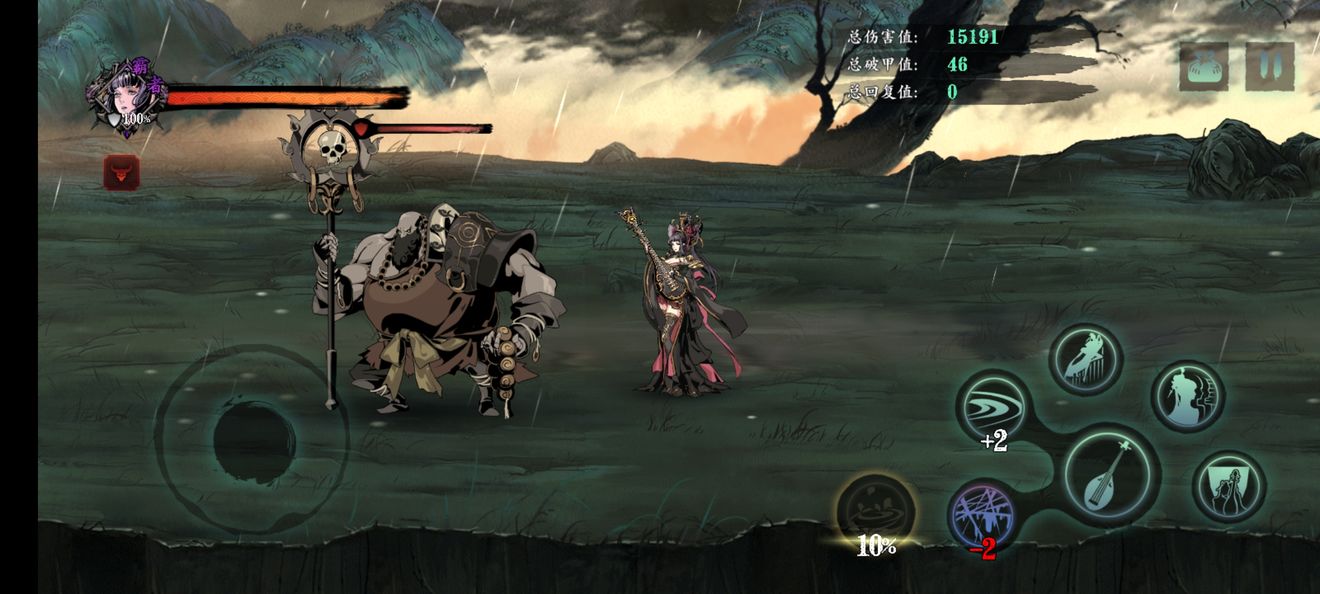Activate the seated musician skill icon
The image size is (1320, 594).
click(x=1086, y=359)
